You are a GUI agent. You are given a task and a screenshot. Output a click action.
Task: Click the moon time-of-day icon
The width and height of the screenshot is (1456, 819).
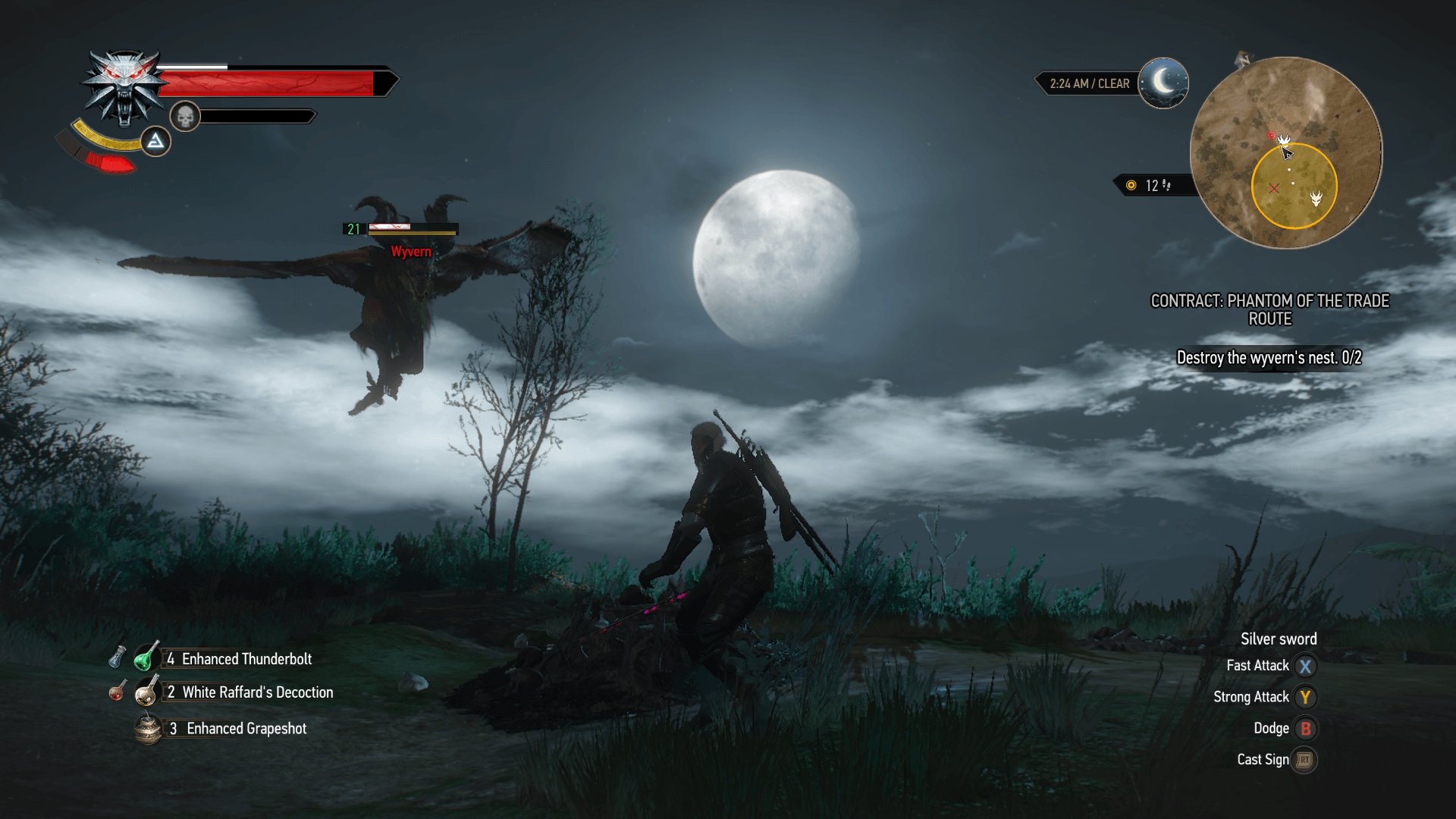pyautogui.click(x=1163, y=83)
